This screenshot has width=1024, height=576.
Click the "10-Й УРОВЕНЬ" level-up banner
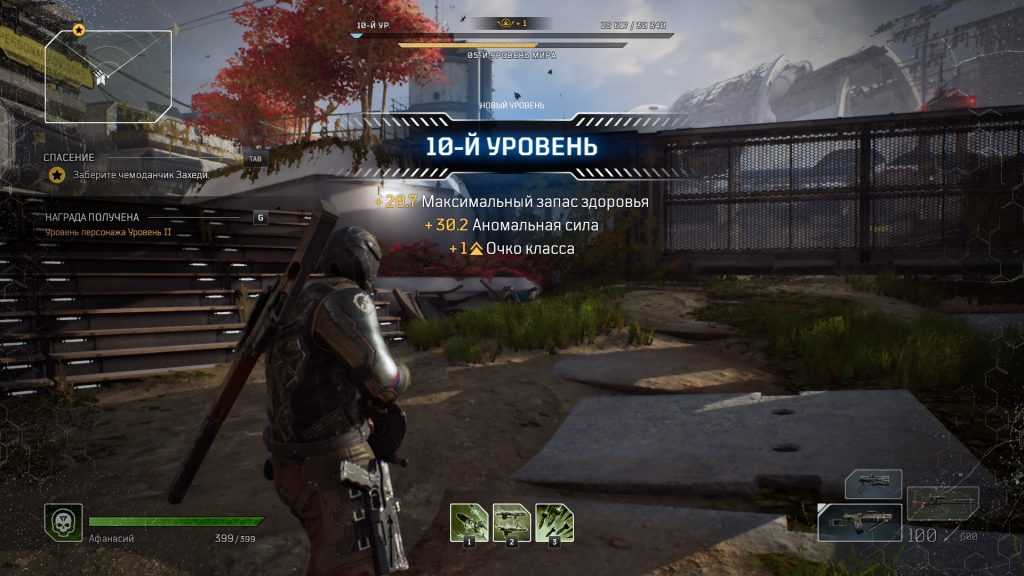coord(512,147)
